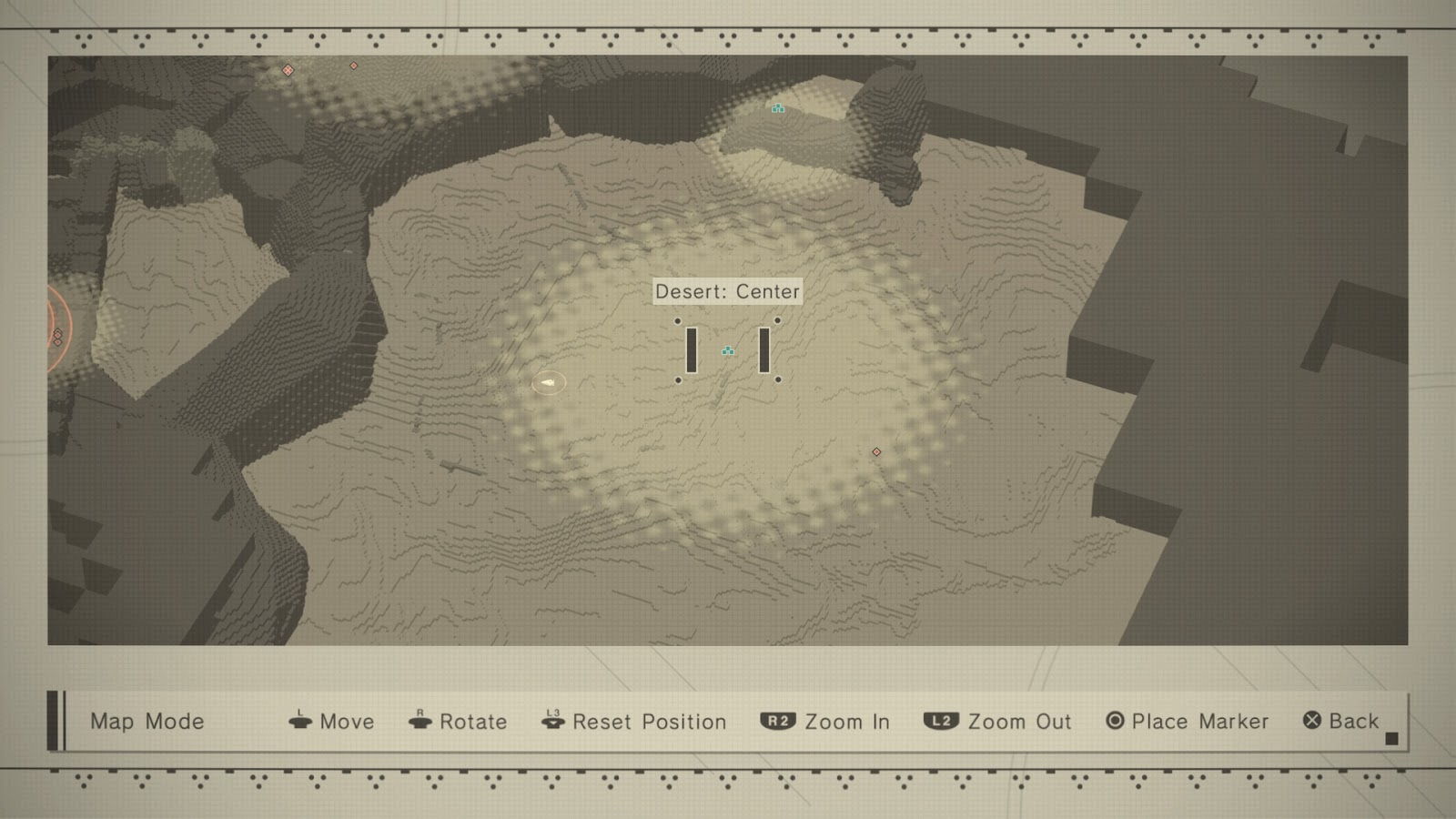Click the red diamond marker at top left
This screenshot has width=1456, height=819.
point(288,69)
